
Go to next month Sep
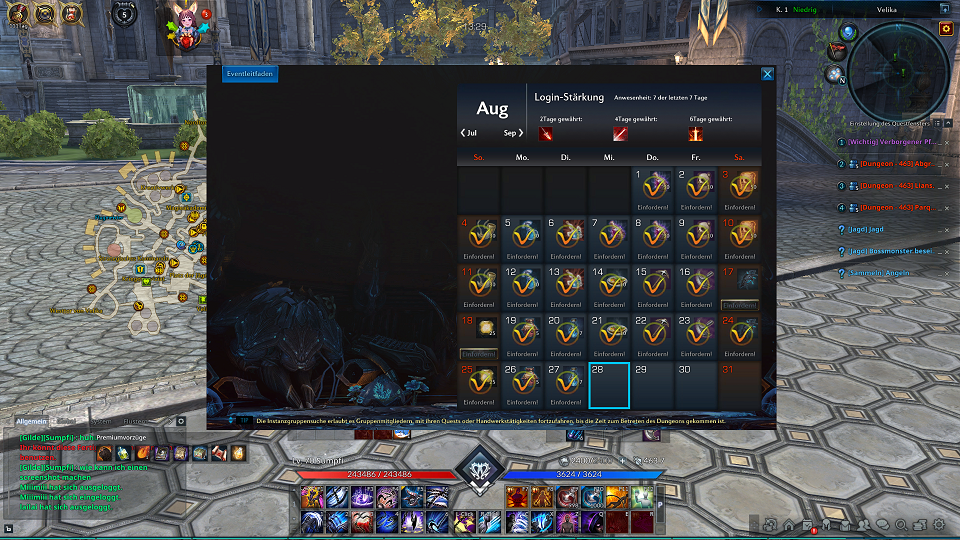[x=514, y=132]
